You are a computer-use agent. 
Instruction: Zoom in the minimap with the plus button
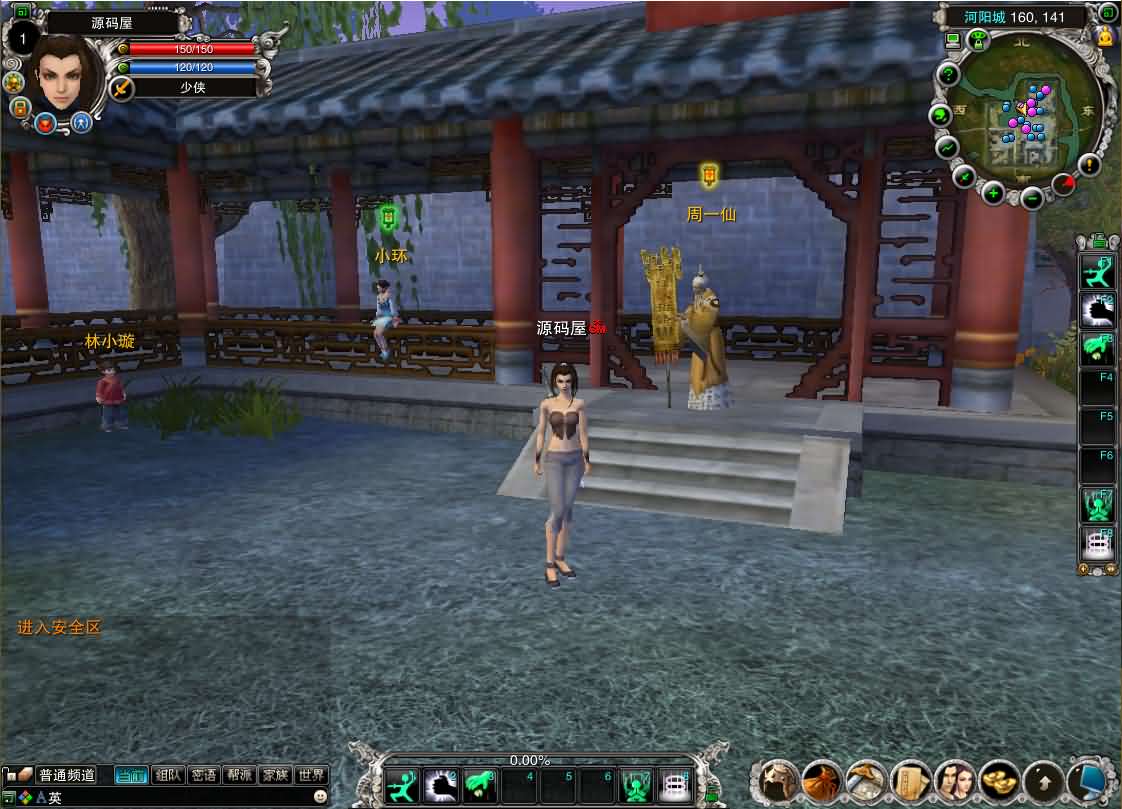click(x=993, y=193)
